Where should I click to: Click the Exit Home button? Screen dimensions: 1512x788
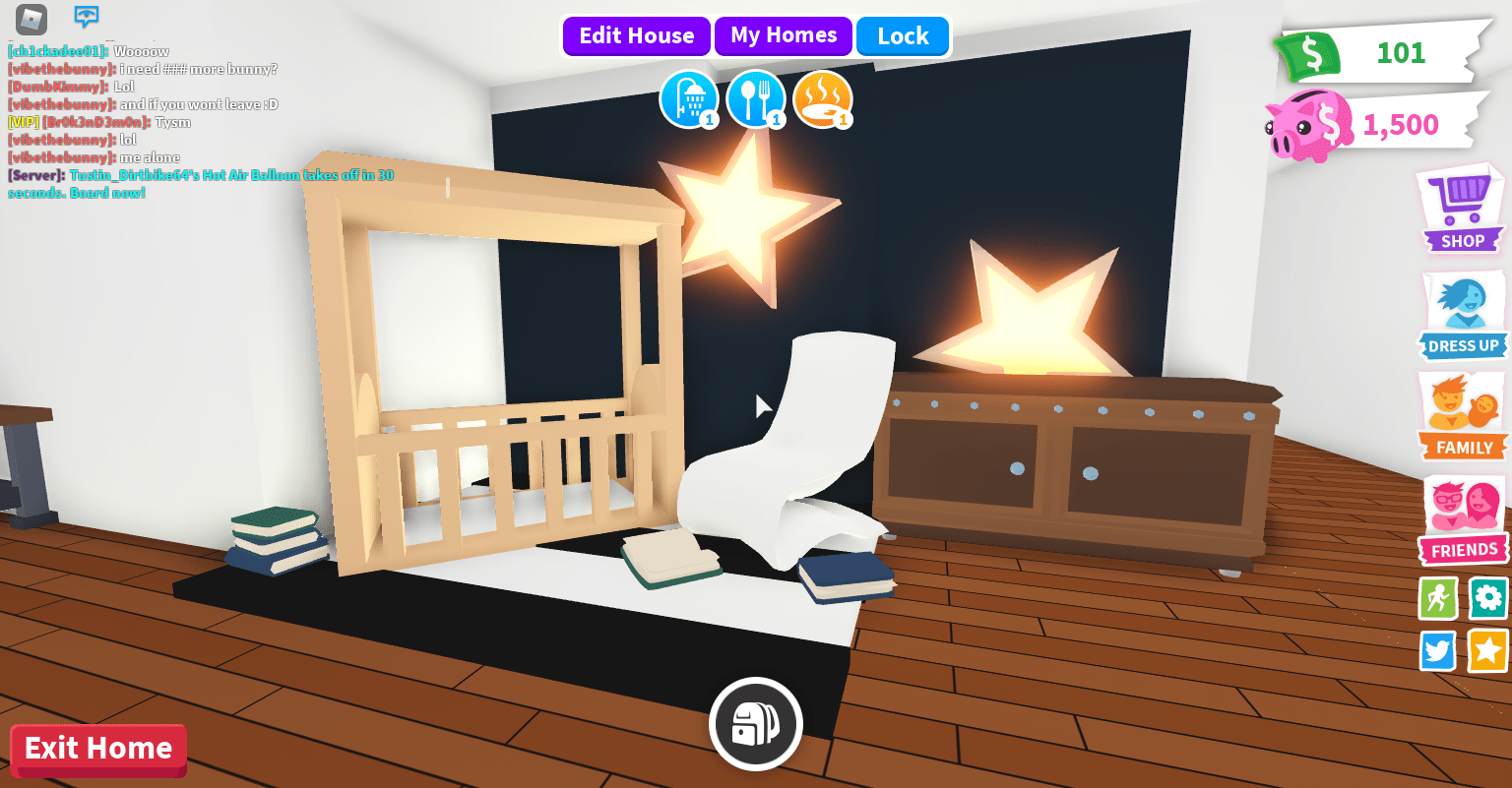(x=97, y=750)
